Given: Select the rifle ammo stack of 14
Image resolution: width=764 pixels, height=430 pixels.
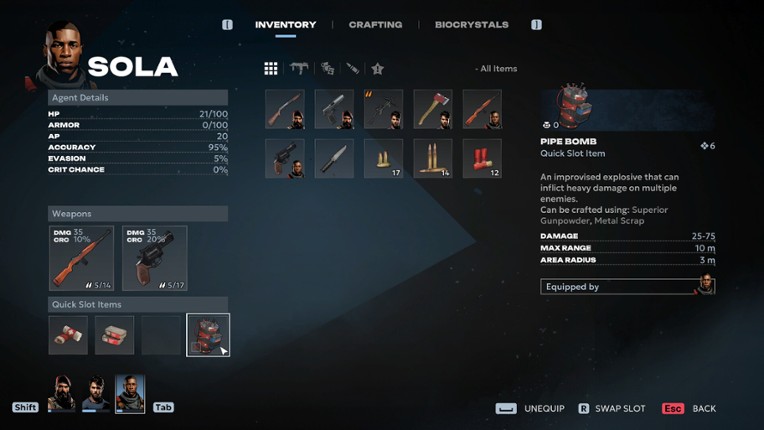Looking at the screenshot, I should (433, 158).
